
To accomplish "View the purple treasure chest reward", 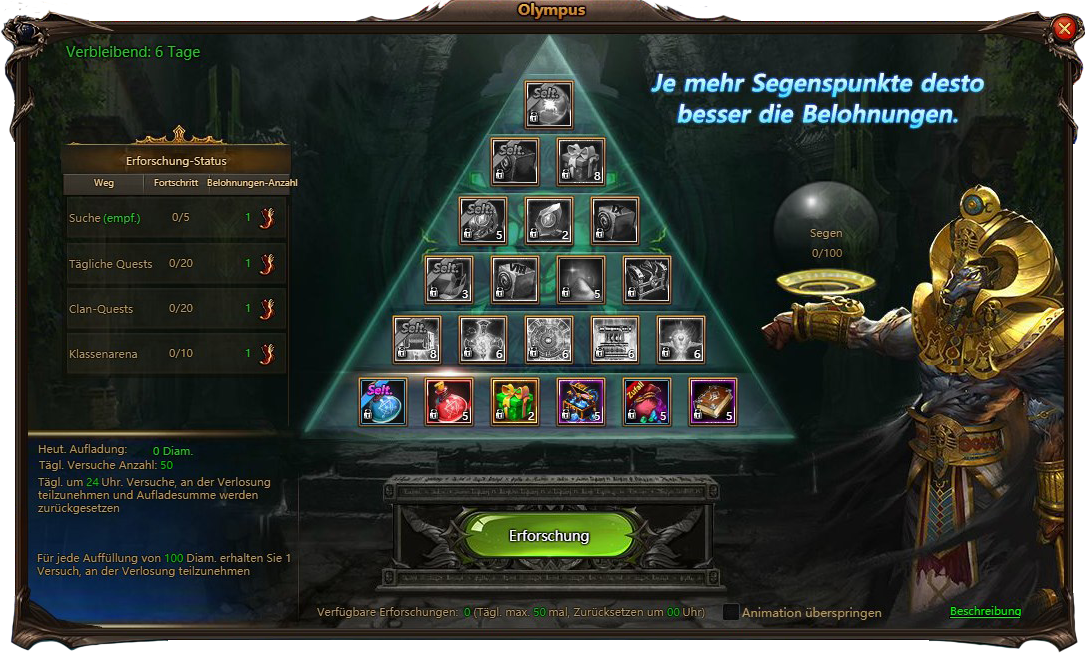I will 582,402.
